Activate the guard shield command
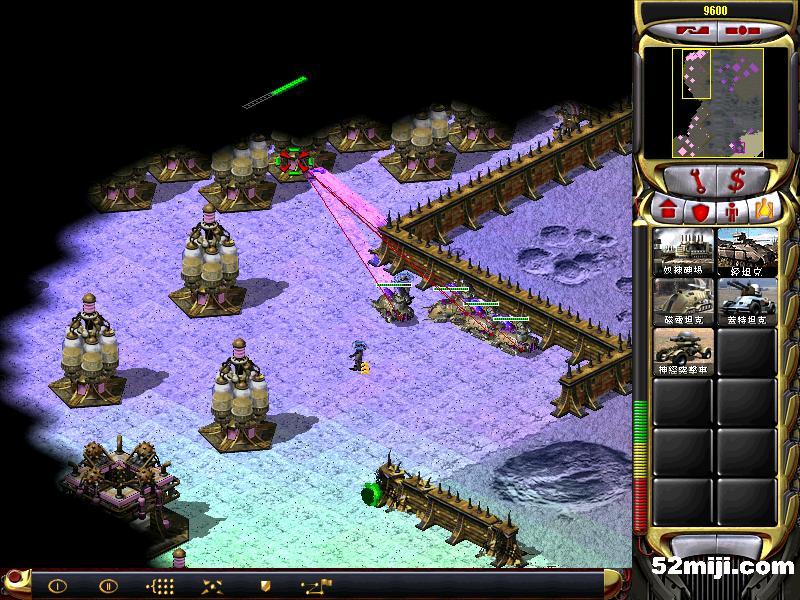Viewport: 800px width, 600px height. click(265, 586)
